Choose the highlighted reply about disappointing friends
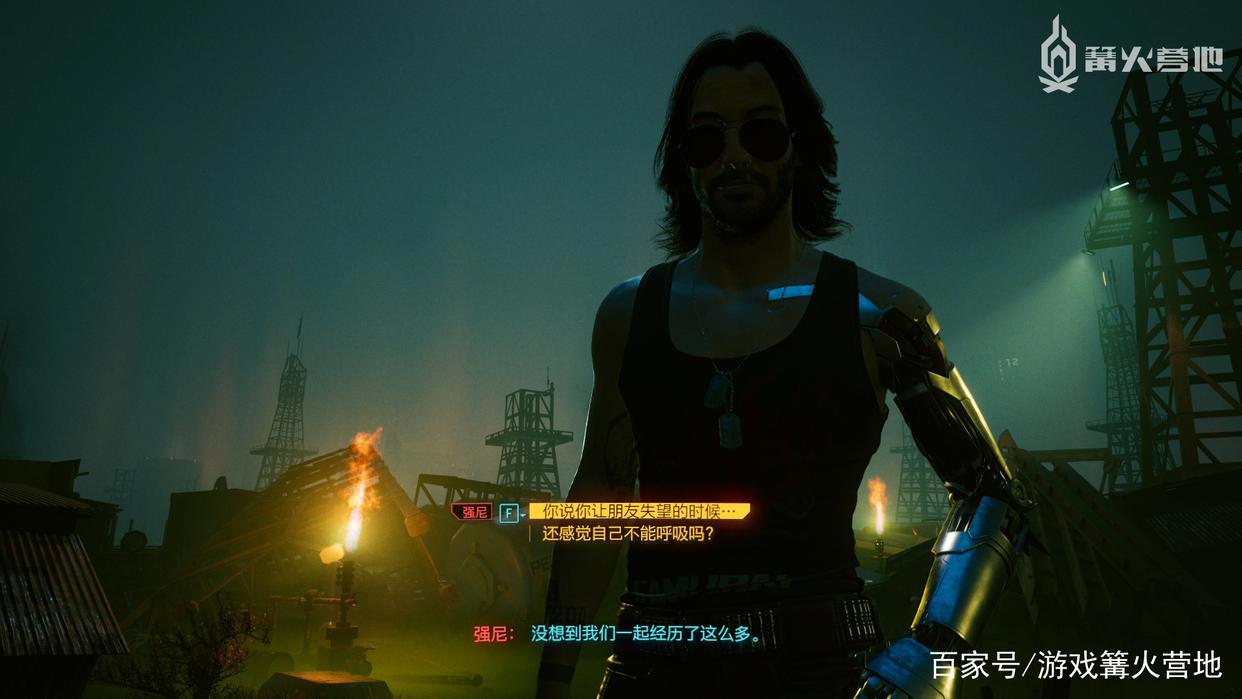This screenshot has width=1242, height=699. 639,512
